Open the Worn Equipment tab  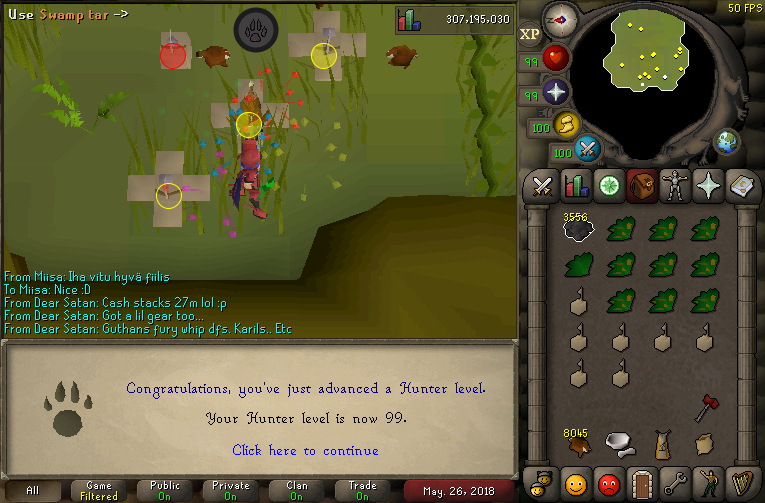[675, 186]
